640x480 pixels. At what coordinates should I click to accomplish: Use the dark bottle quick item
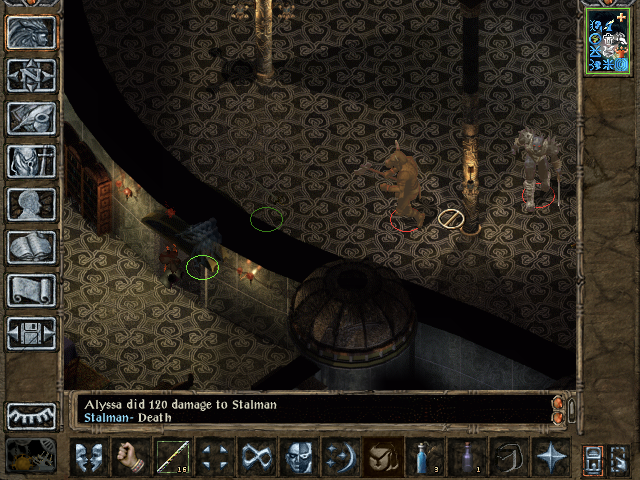467,457
